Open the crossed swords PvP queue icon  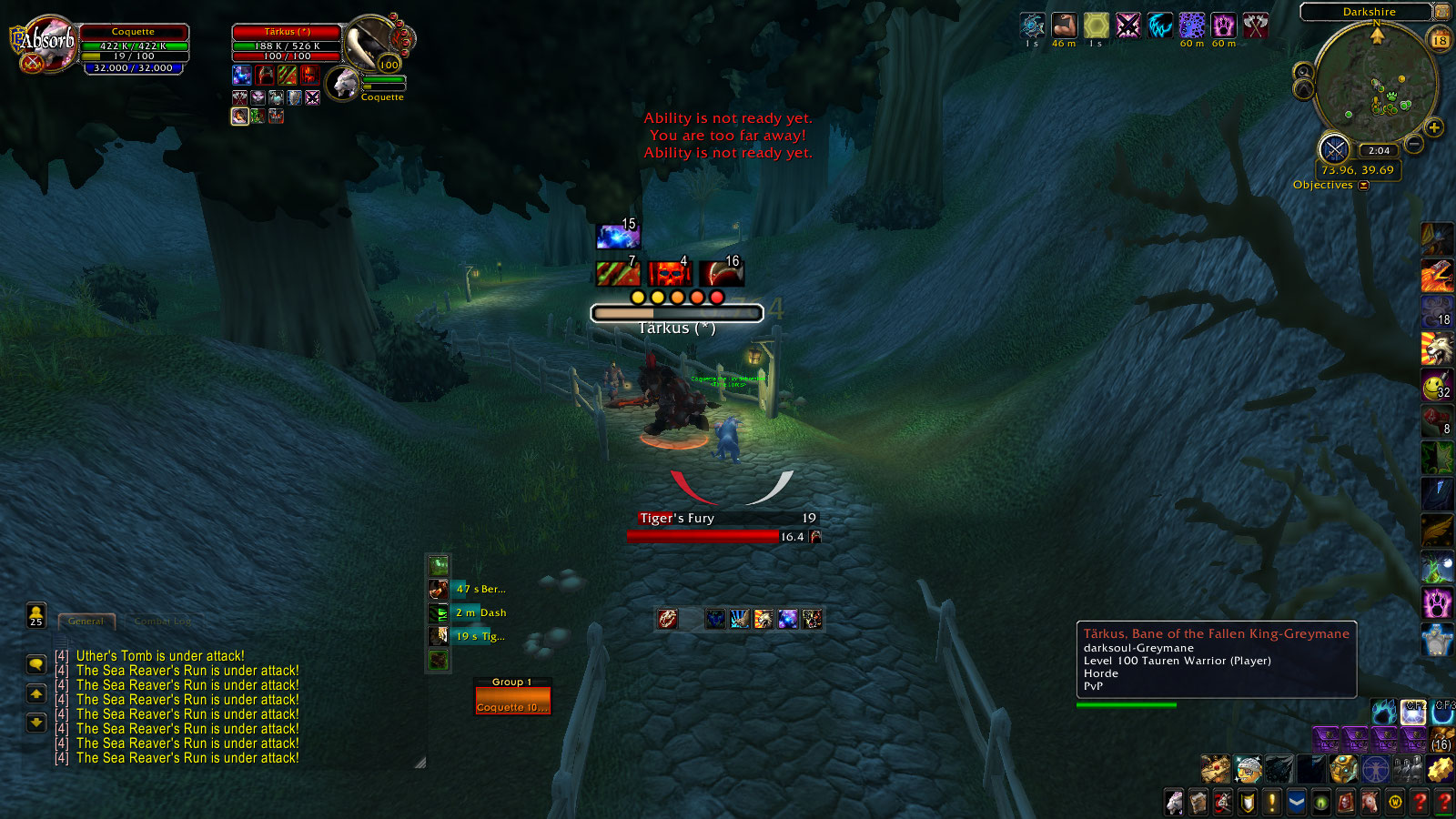[x=1334, y=148]
